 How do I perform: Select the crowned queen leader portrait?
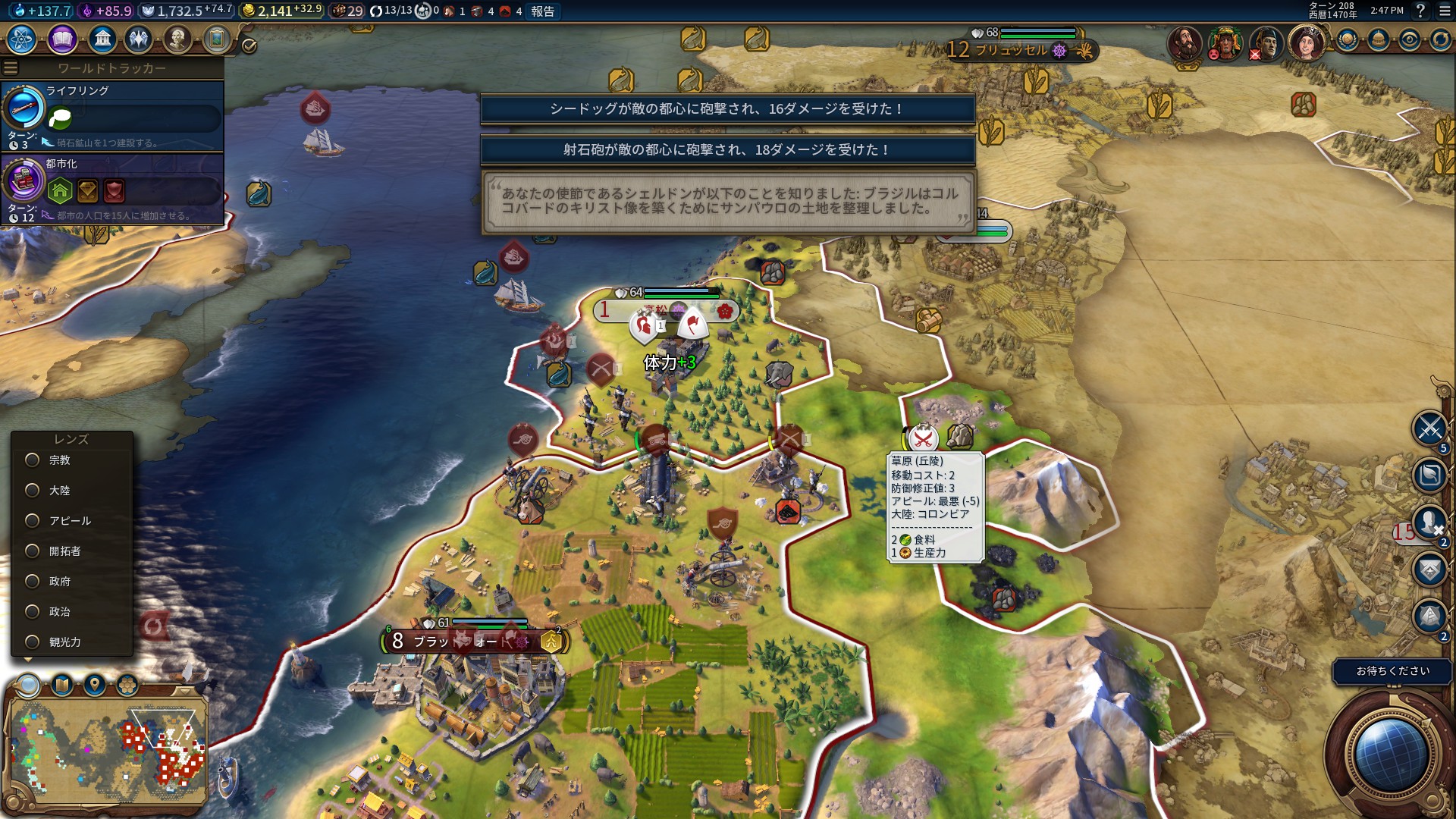tap(1306, 42)
